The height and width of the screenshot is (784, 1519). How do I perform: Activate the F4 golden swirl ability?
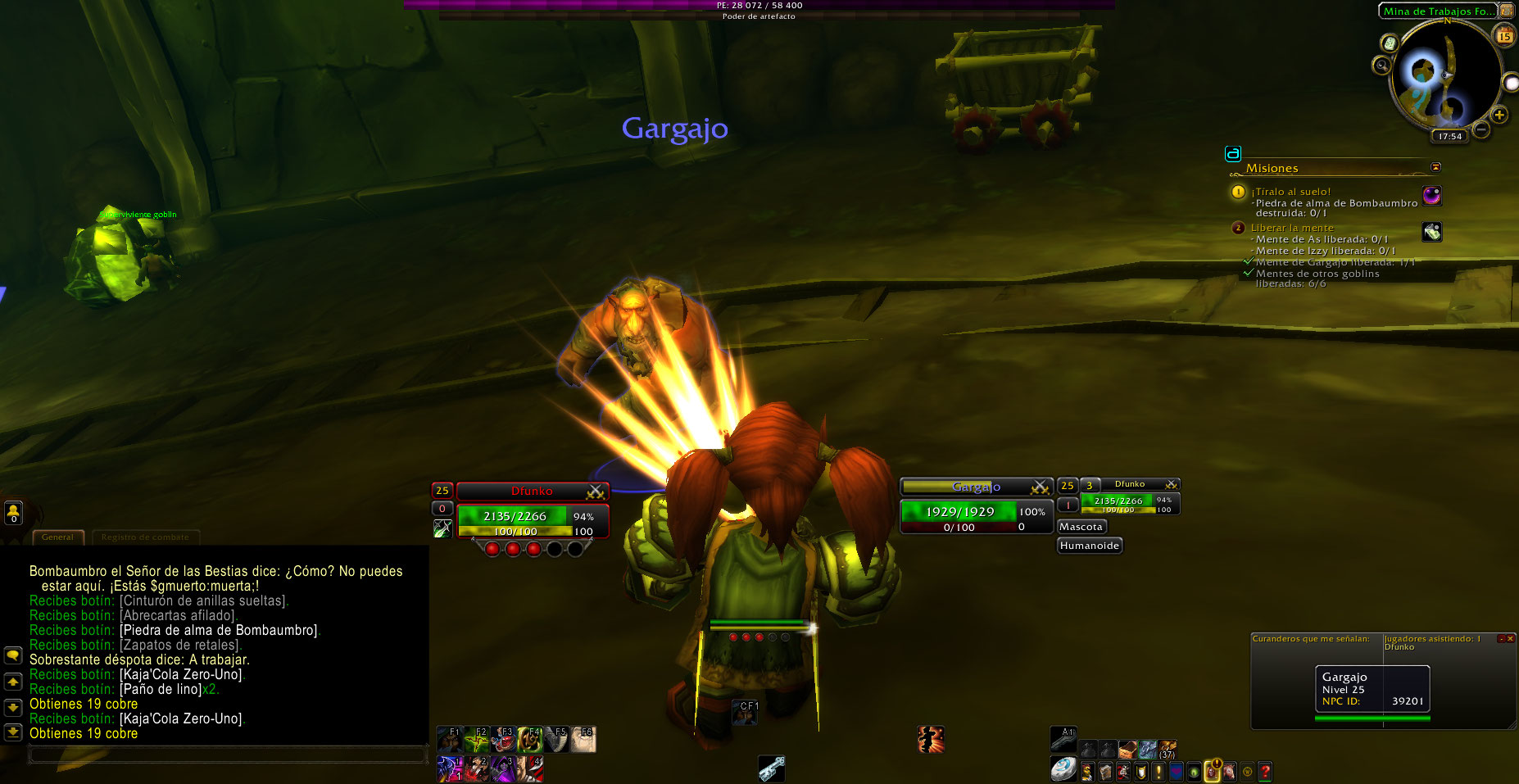(x=528, y=740)
